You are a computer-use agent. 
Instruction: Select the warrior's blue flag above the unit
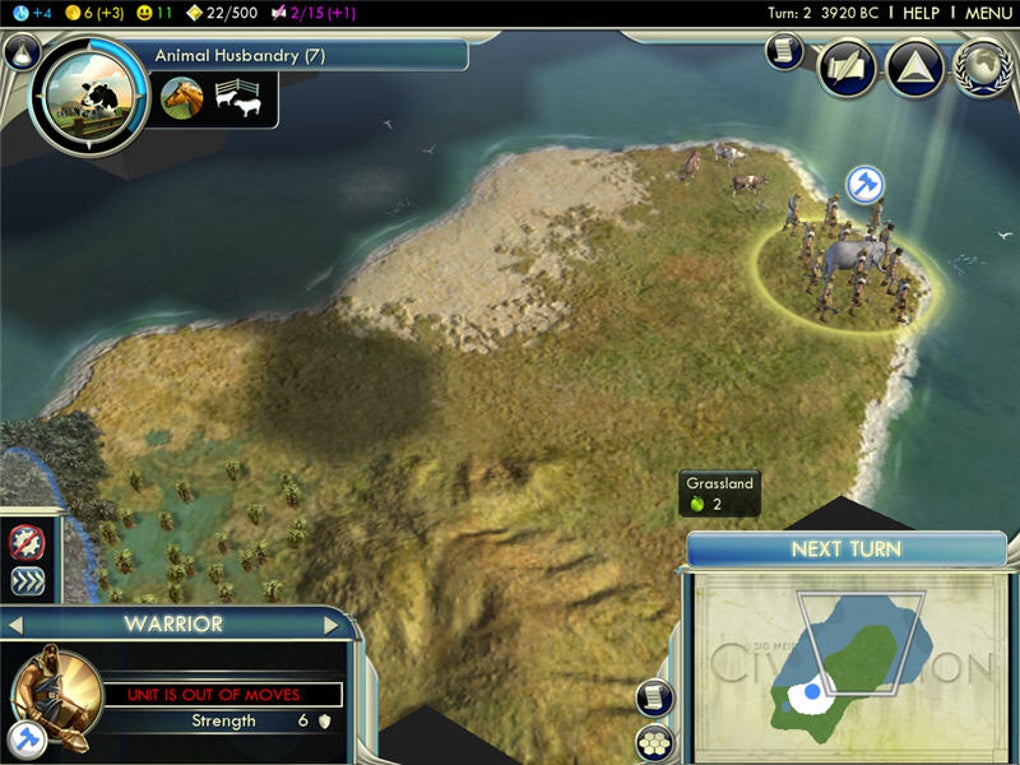click(x=864, y=184)
